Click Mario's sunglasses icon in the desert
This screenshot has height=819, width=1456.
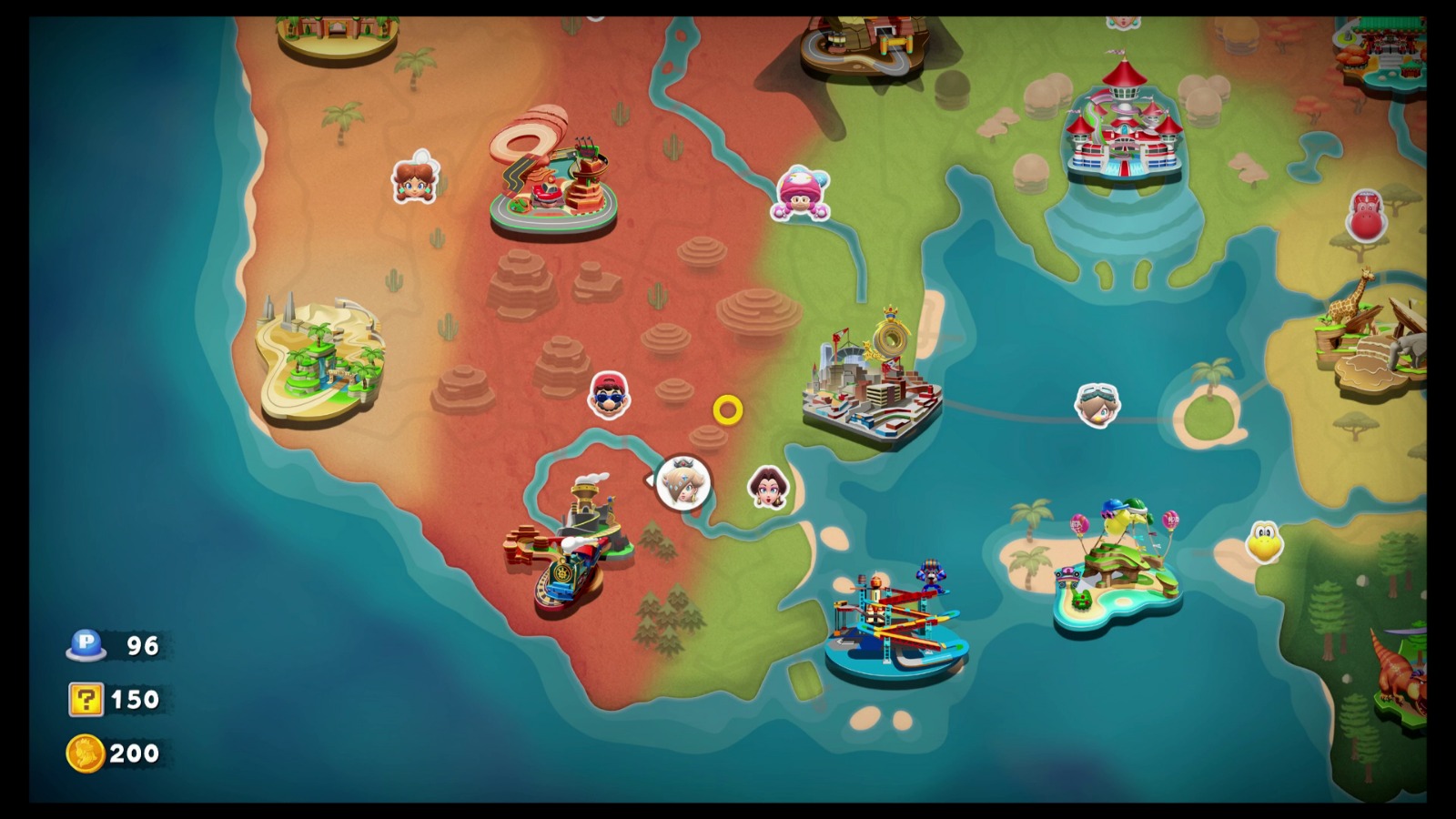tap(611, 396)
